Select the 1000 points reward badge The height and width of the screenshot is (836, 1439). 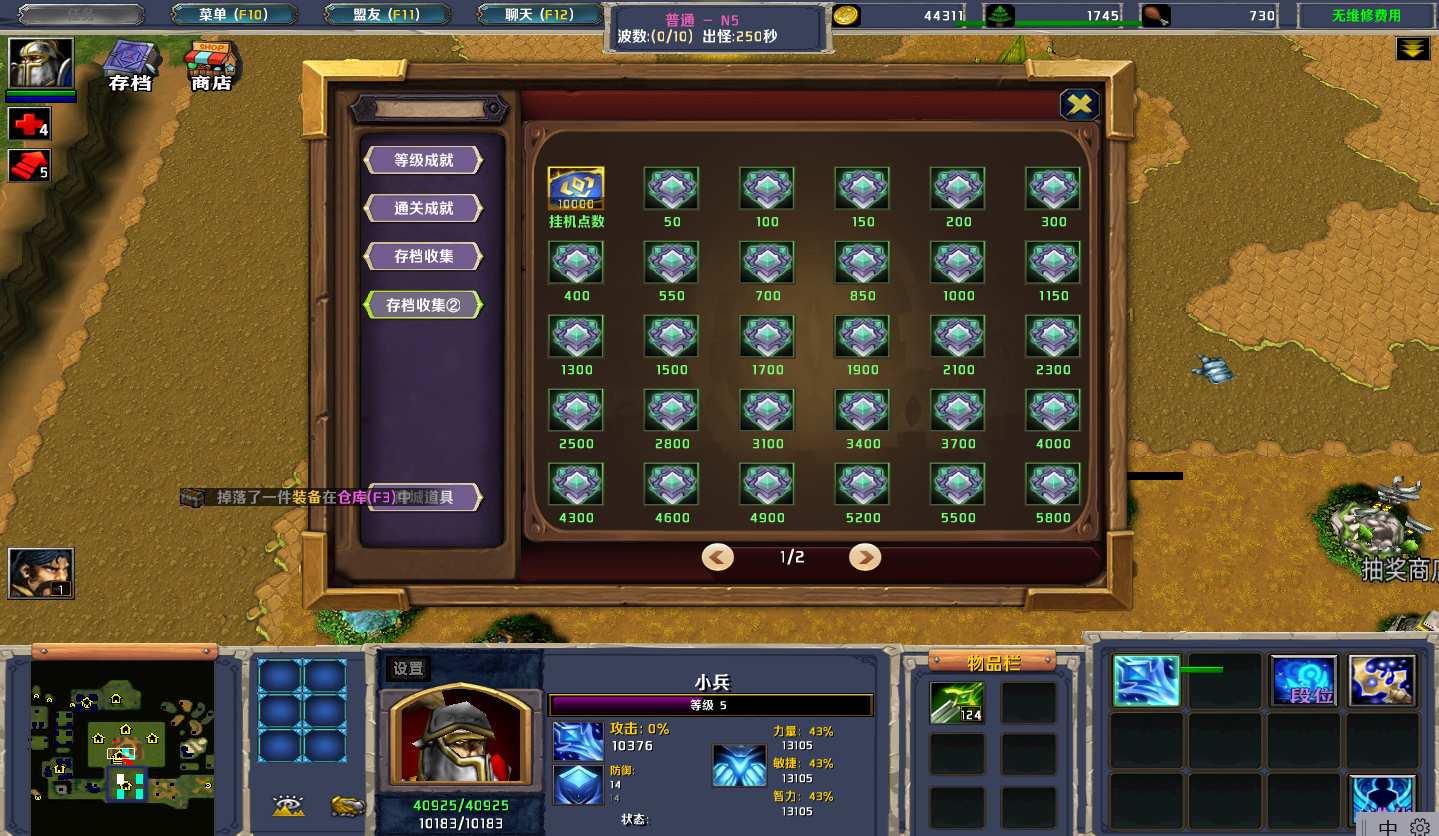[x=958, y=262]
